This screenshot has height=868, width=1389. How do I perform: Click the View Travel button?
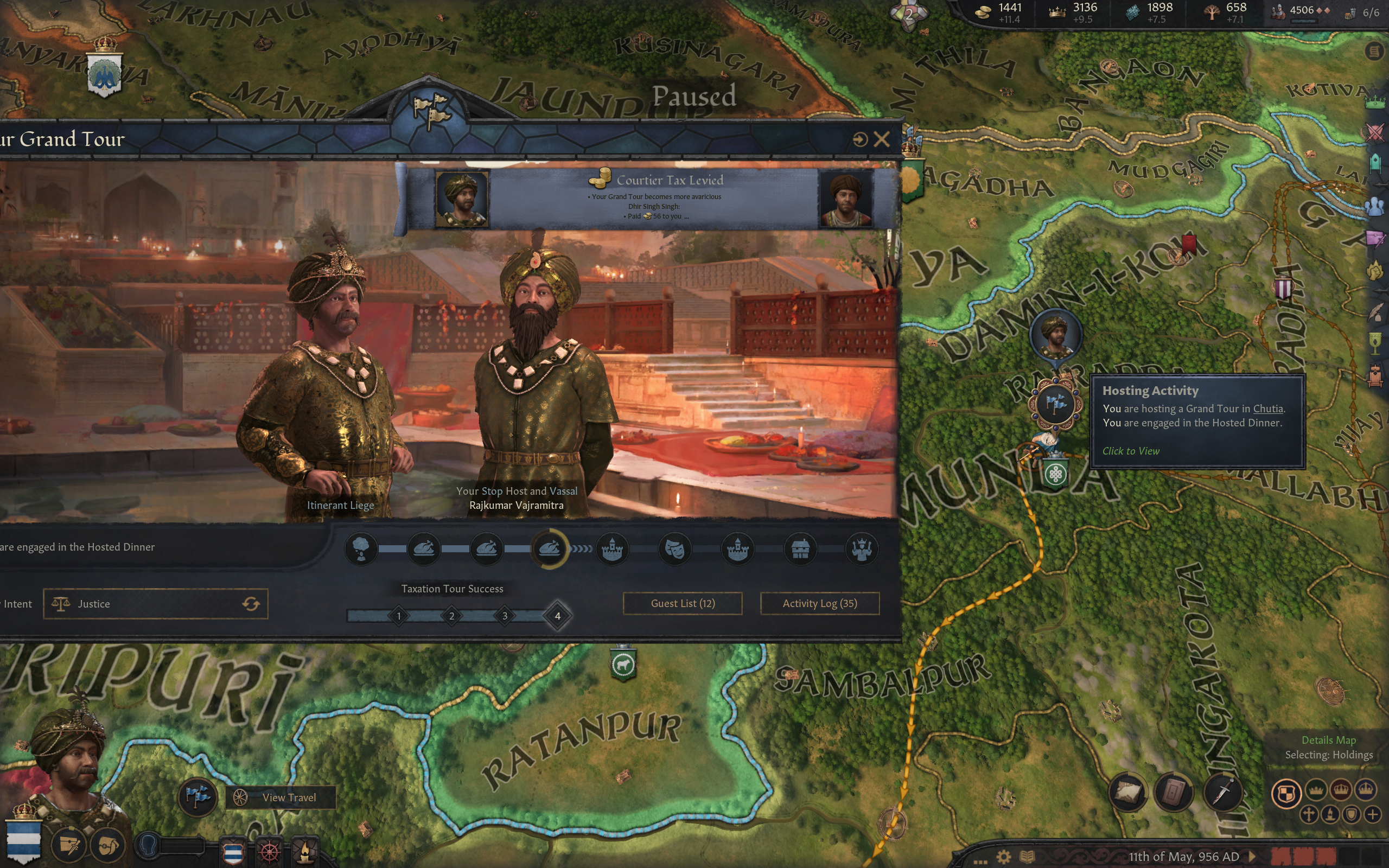click(281, 797)
